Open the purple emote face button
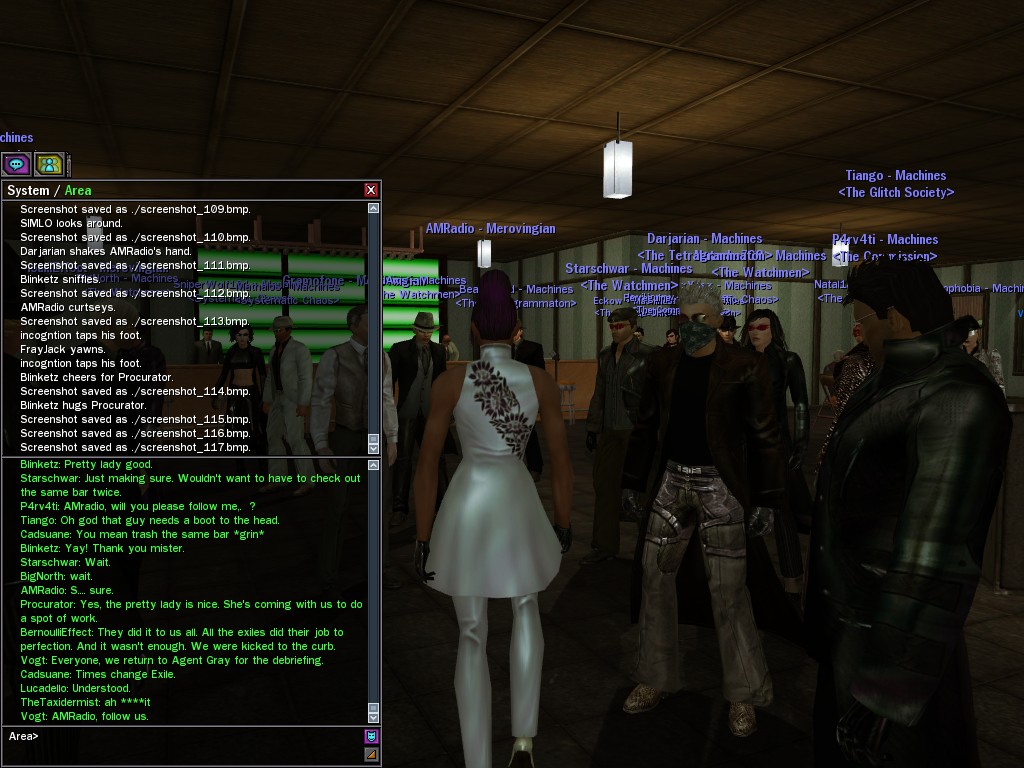 [x=372, y=737]
